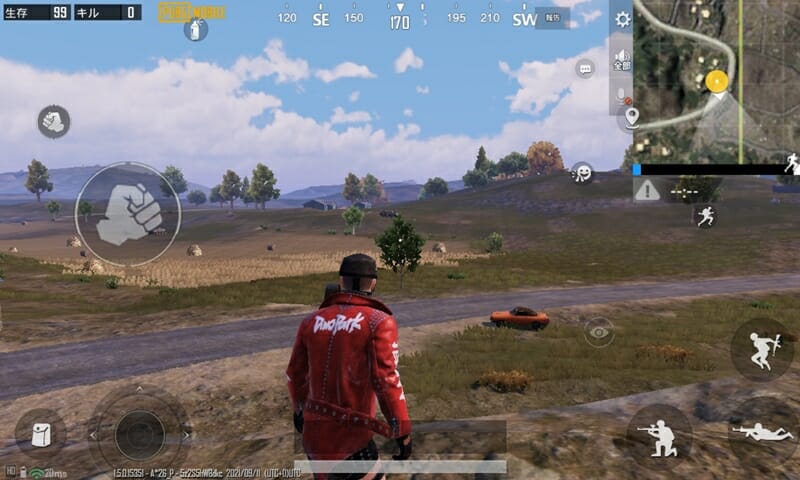Open the emote smiley face menu
The image size is (800, 480).
click(x=582, y=173)
